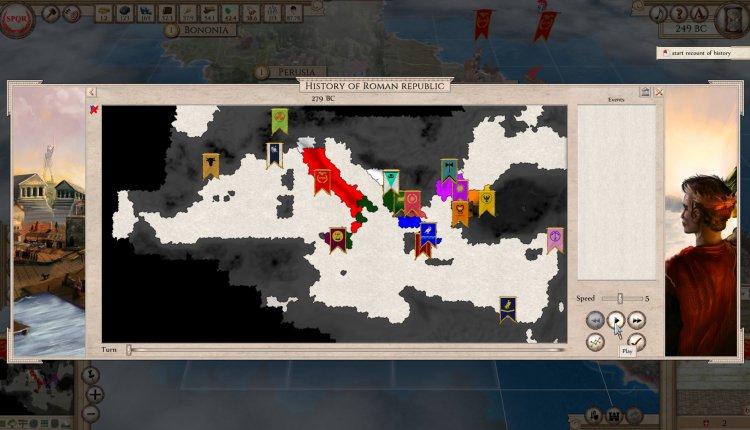Rewind the history replay

(x=595, y=321)
